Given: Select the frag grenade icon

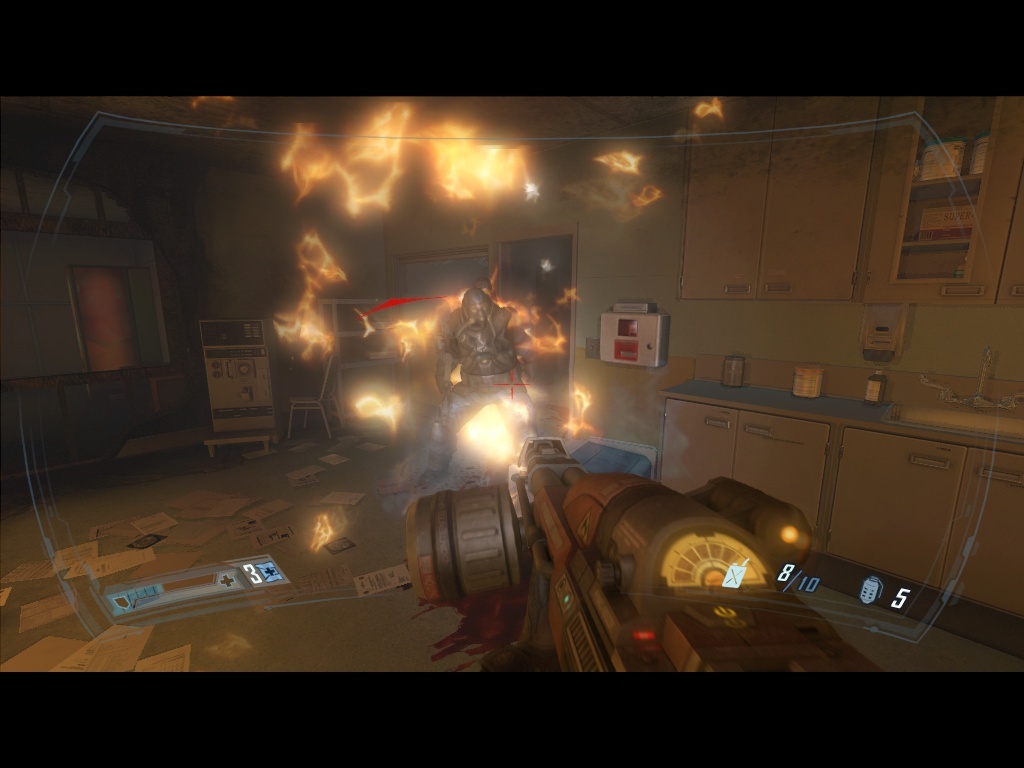Looking at the screenshot, I should click(870, 592).
